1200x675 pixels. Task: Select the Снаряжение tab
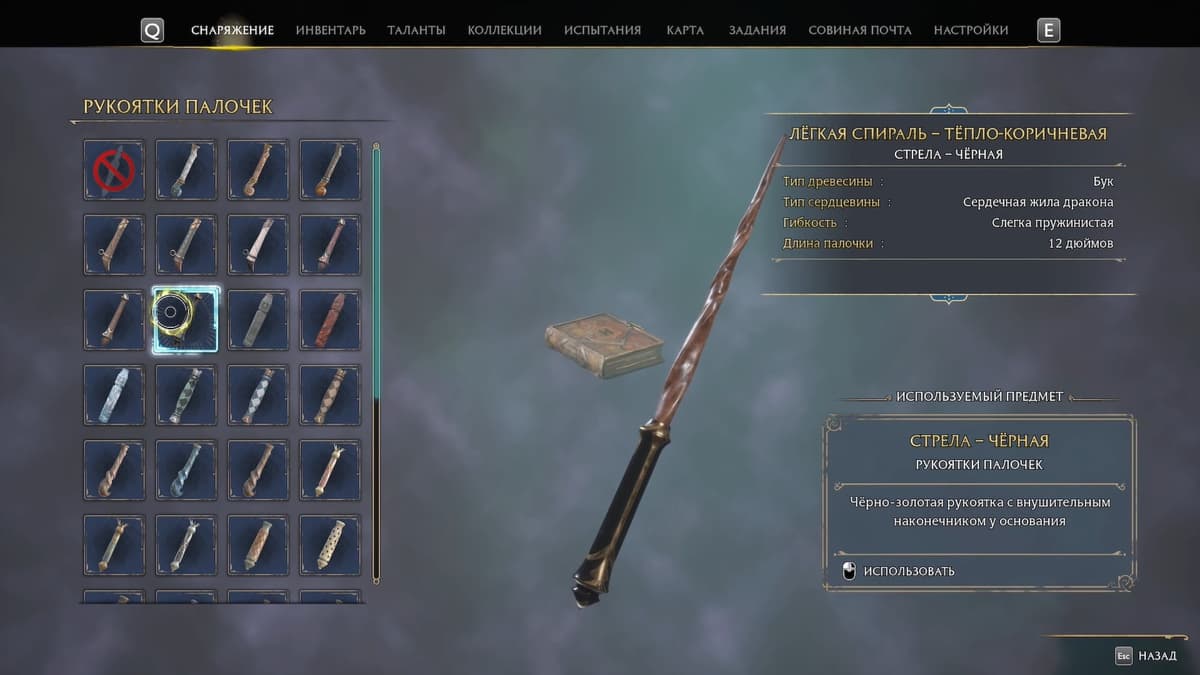tap(232, 30)
